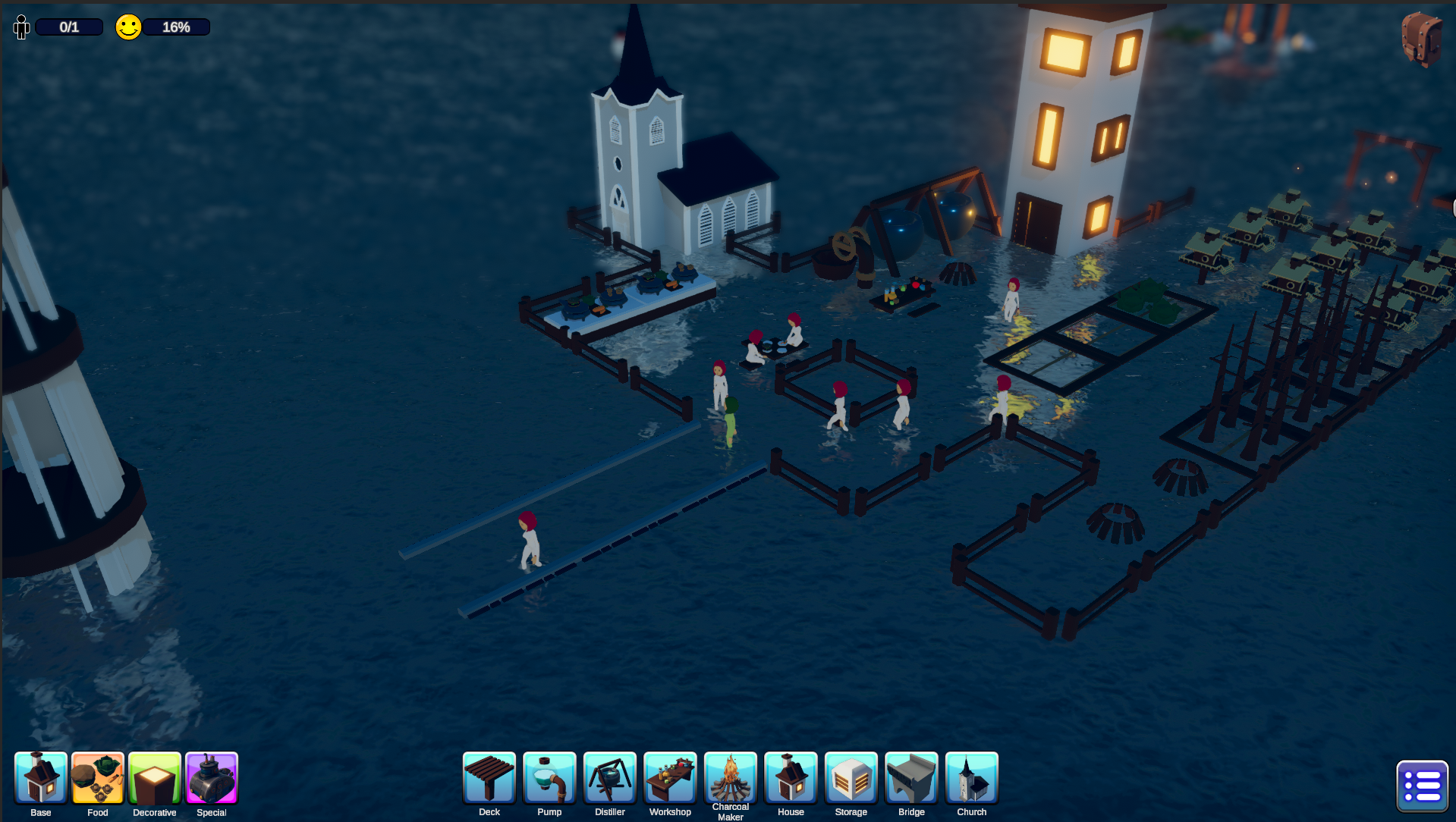Select the Pump building
The width and height of the screenshot is (1456, 822).
tap(549, 777)
